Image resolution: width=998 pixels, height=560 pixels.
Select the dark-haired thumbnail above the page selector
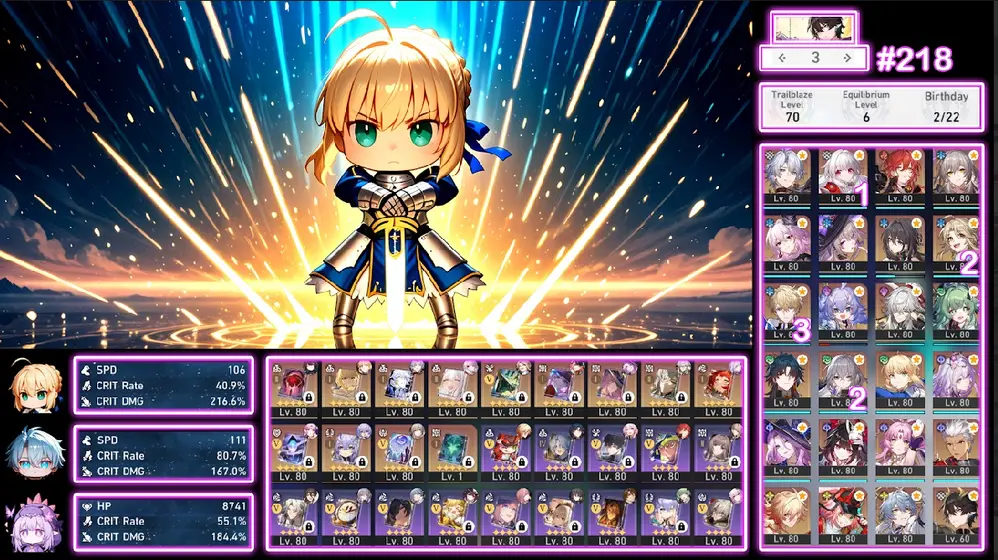[x=814, y=26]
